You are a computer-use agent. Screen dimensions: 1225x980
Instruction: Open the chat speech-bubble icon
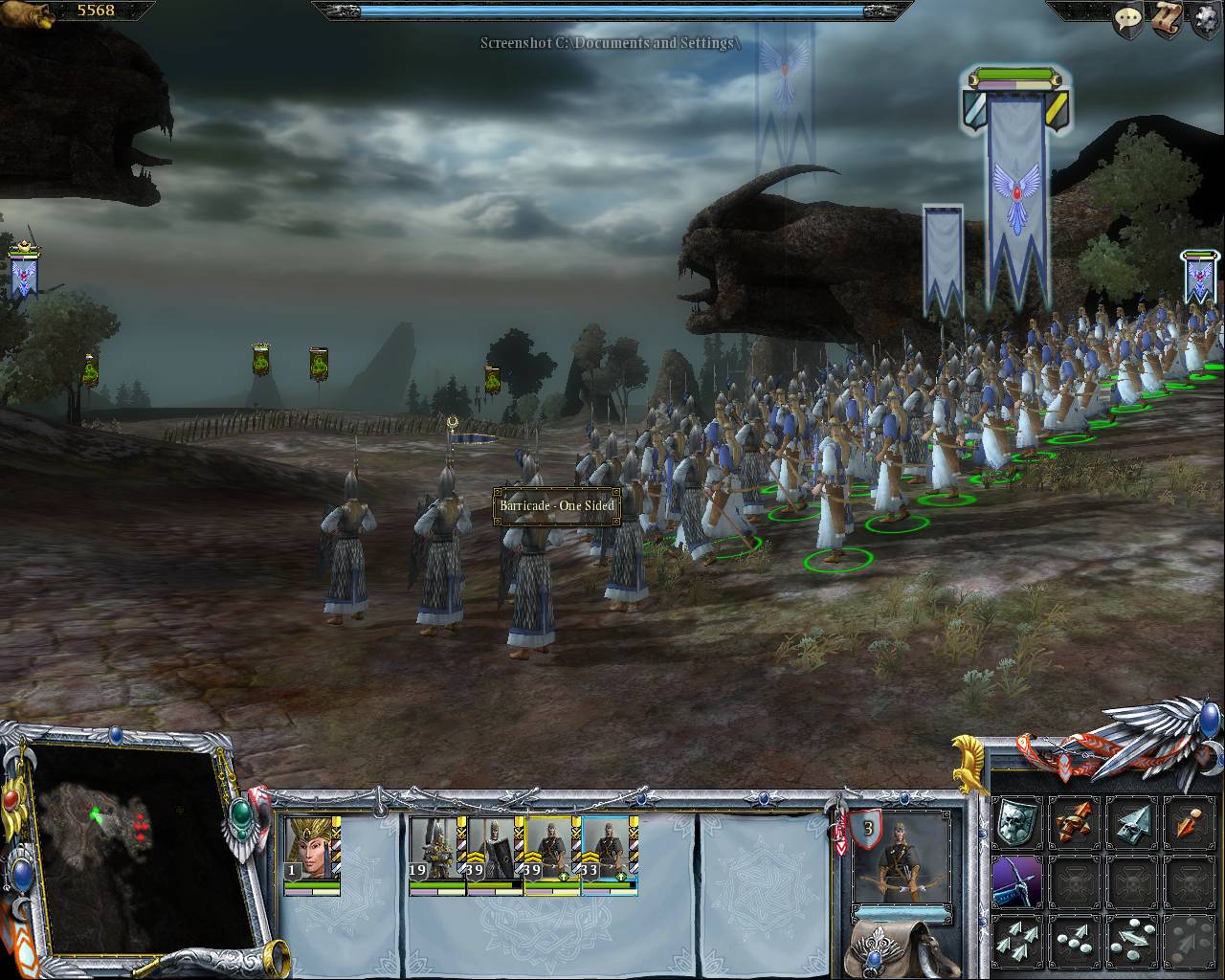click(1127, 20)
